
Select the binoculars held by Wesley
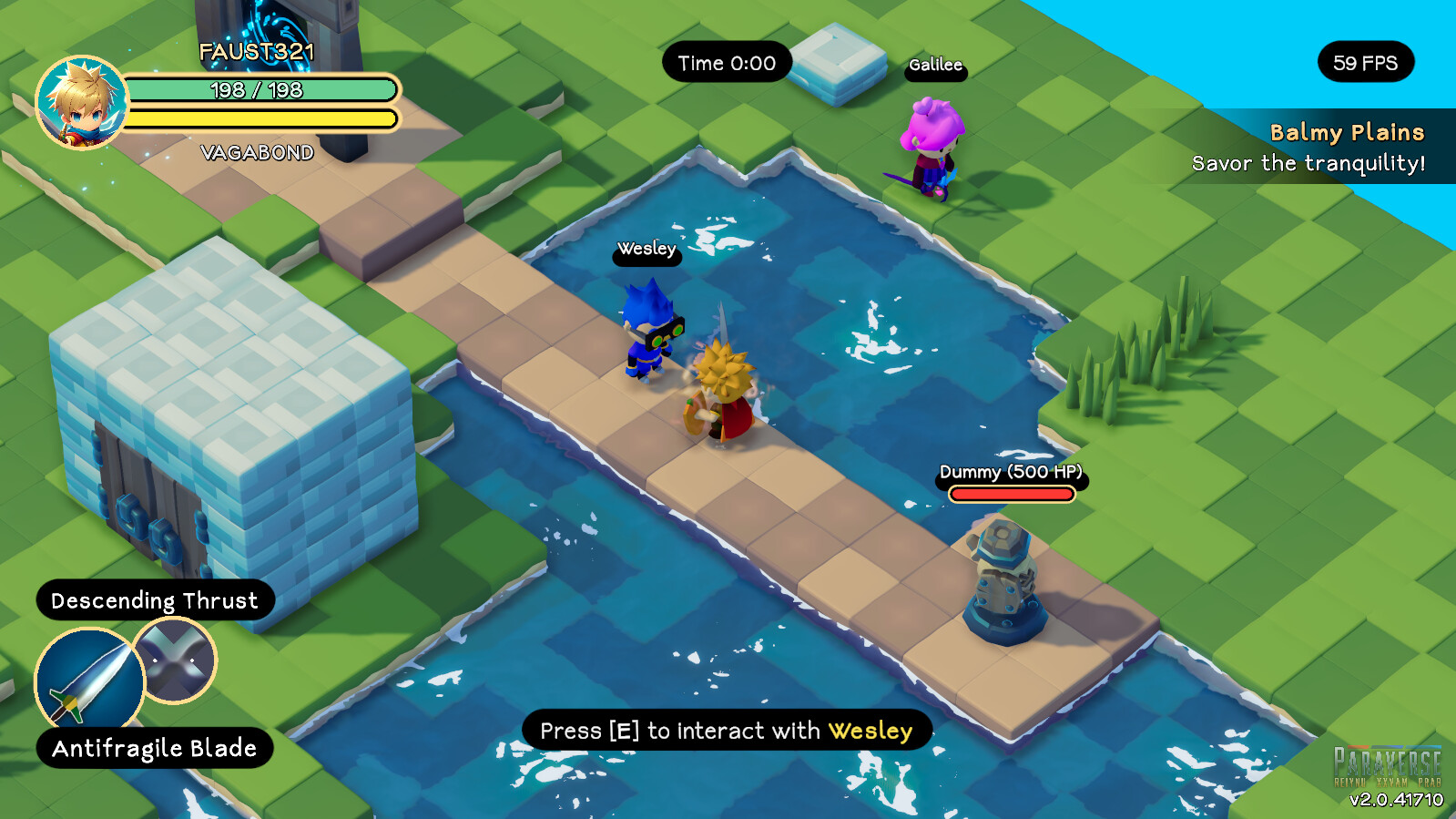(x=666, y=333)
